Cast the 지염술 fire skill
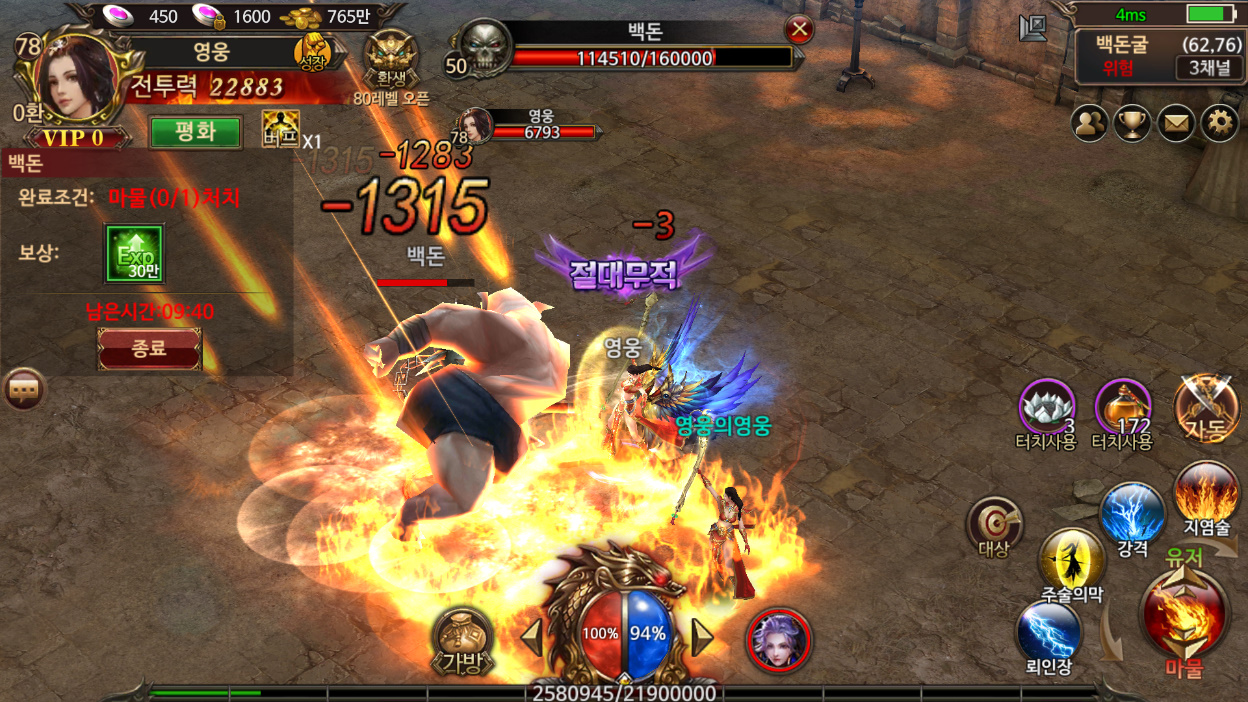1248x702 pixels. click(x=1206, y=494)
